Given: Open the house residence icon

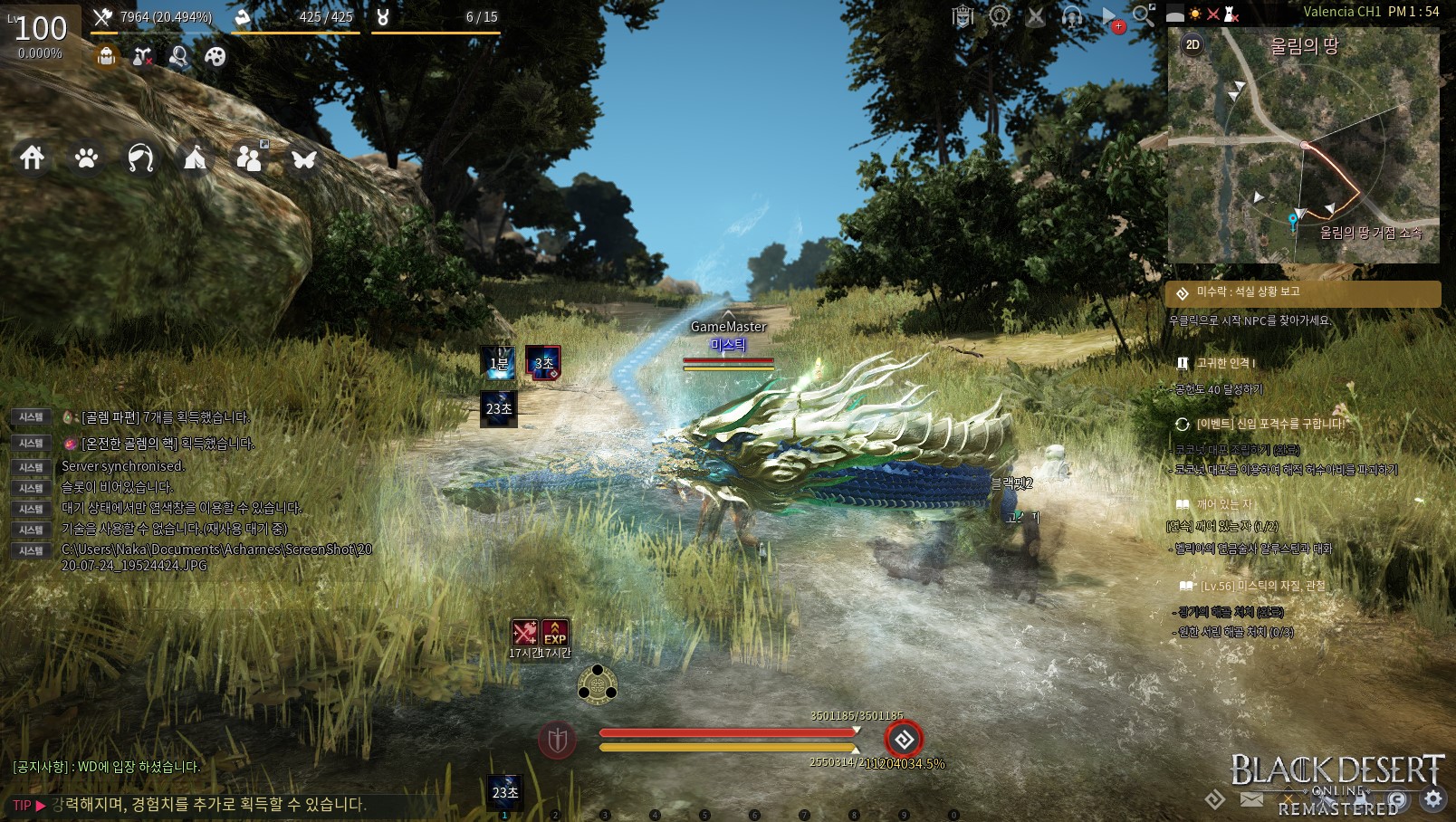Looking at the screenshot, I should tap(32, 158).
